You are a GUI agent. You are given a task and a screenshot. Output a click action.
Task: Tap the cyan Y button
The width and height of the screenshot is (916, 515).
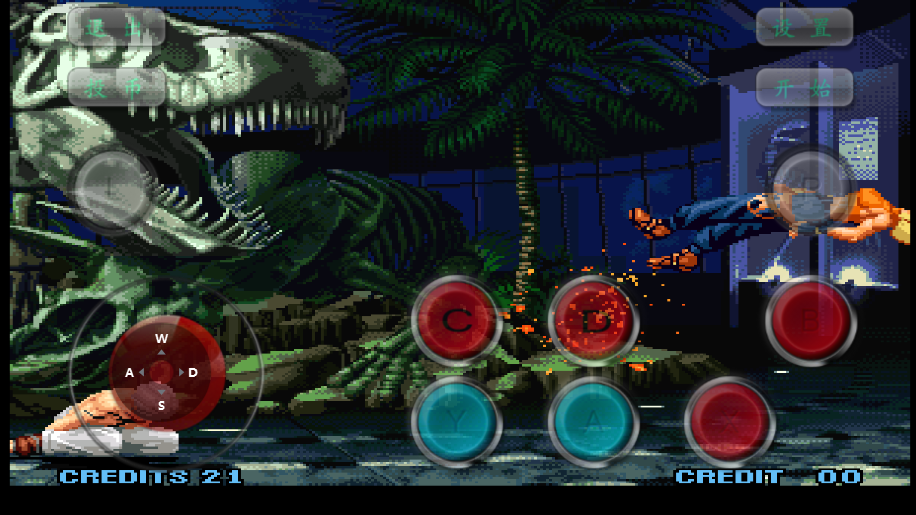coord(456,422)
